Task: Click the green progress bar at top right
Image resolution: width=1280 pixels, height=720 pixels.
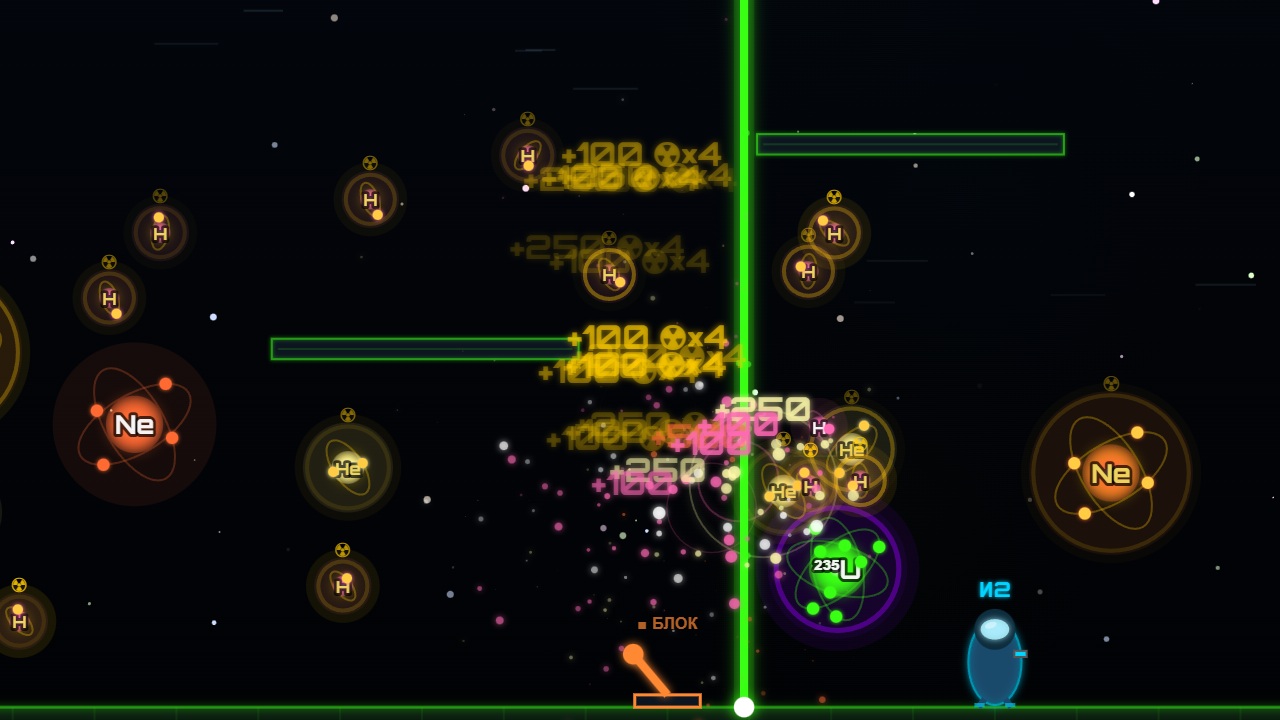Action: click(x=910, y=144)
